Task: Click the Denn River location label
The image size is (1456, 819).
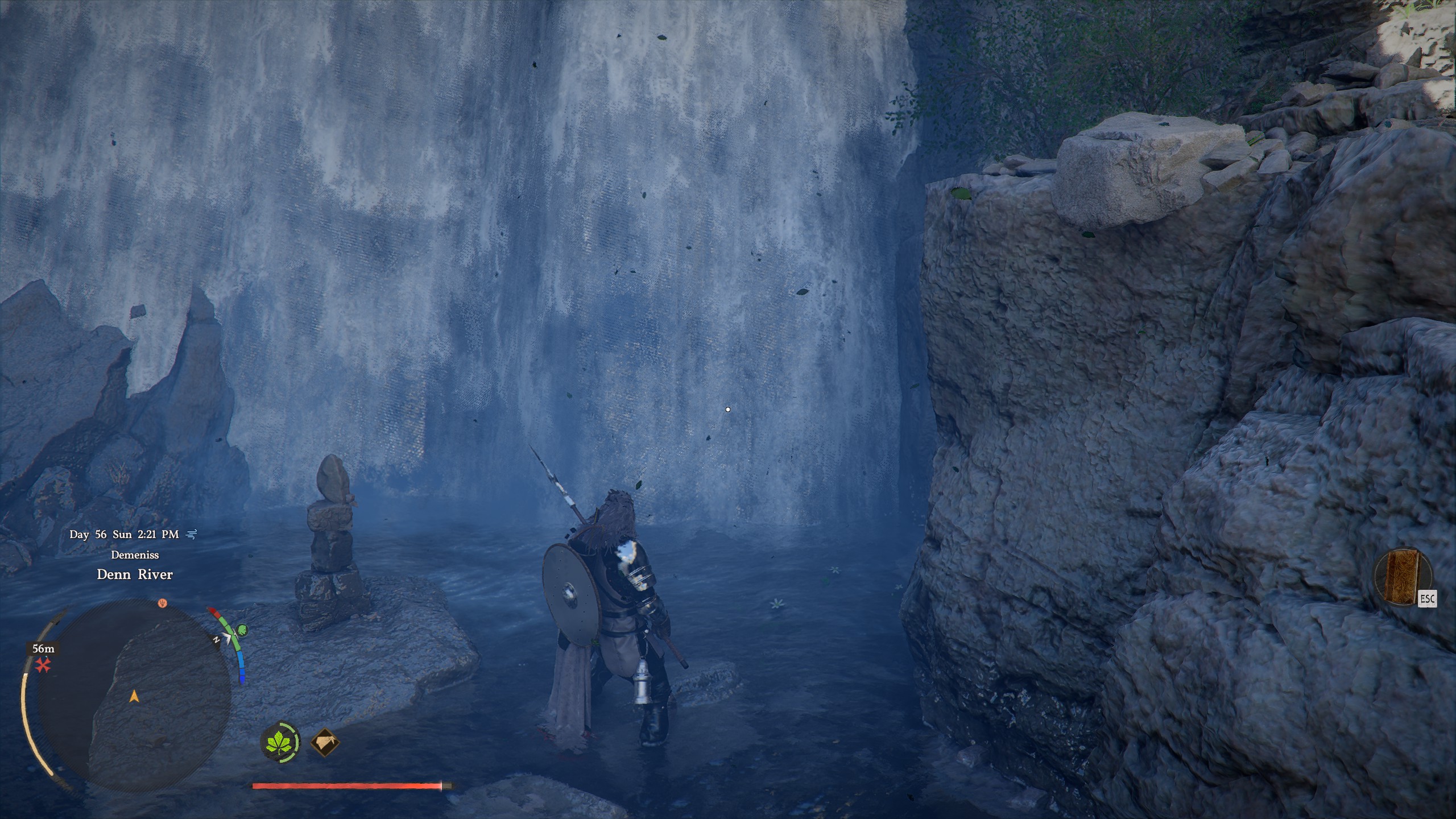Action: coord(134,574)
